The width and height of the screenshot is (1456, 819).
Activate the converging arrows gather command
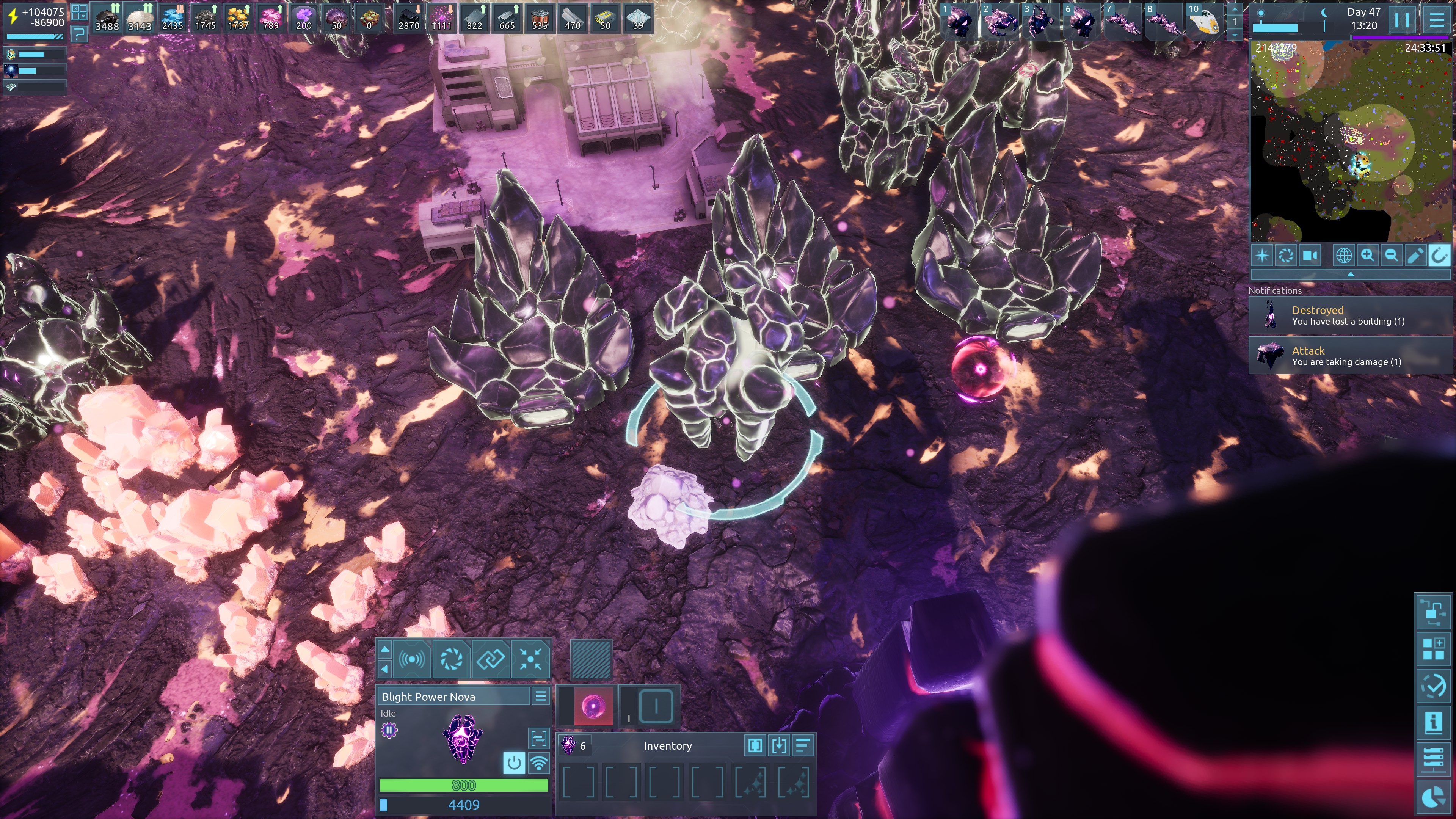(x=530, y=659)
